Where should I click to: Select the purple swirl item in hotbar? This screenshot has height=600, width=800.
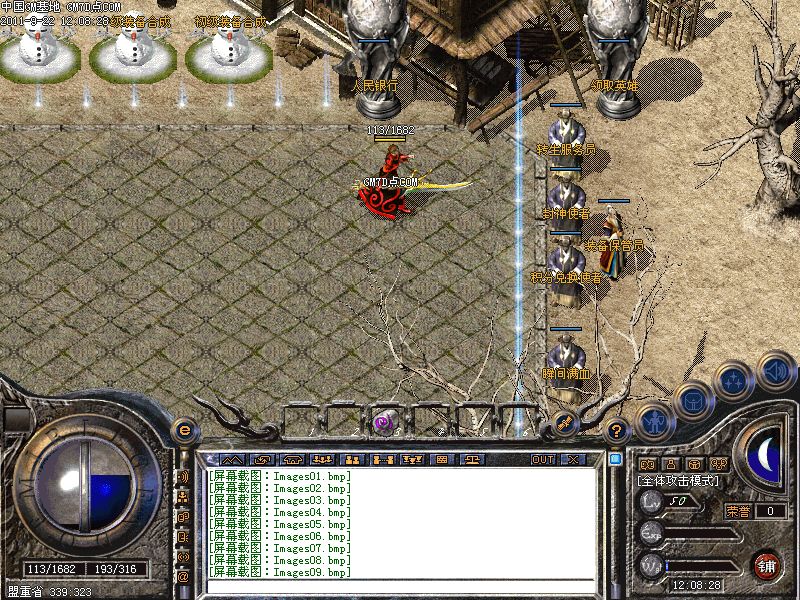(383, 423)
